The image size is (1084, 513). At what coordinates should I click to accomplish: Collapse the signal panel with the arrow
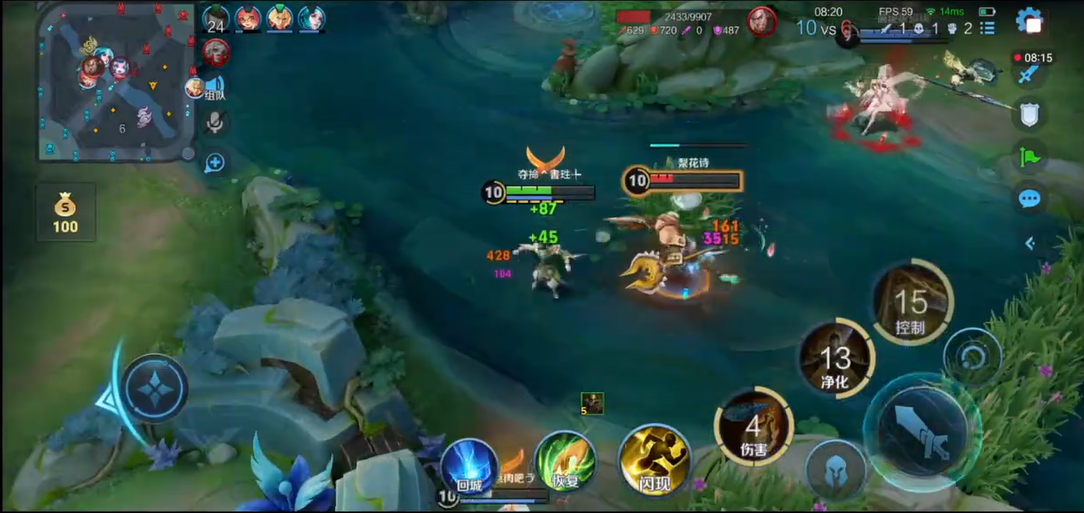[1030, 243]
